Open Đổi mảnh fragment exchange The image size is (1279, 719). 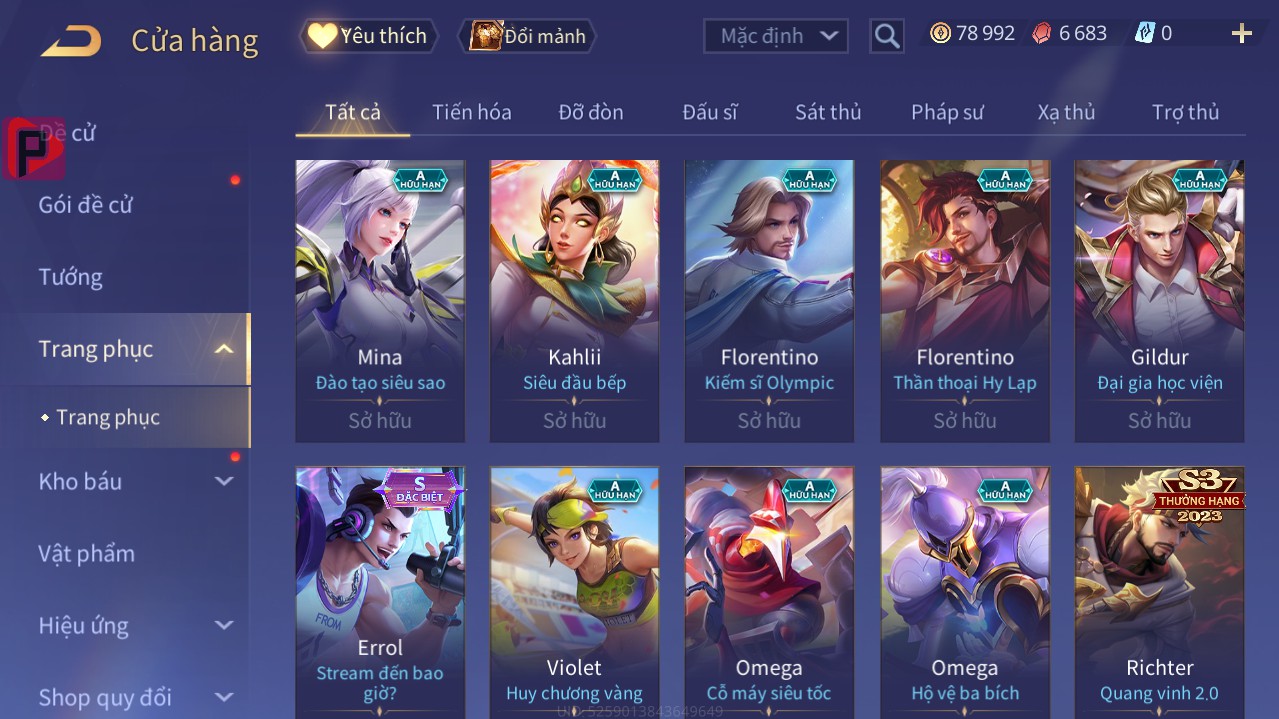click(x=528, y=36)
